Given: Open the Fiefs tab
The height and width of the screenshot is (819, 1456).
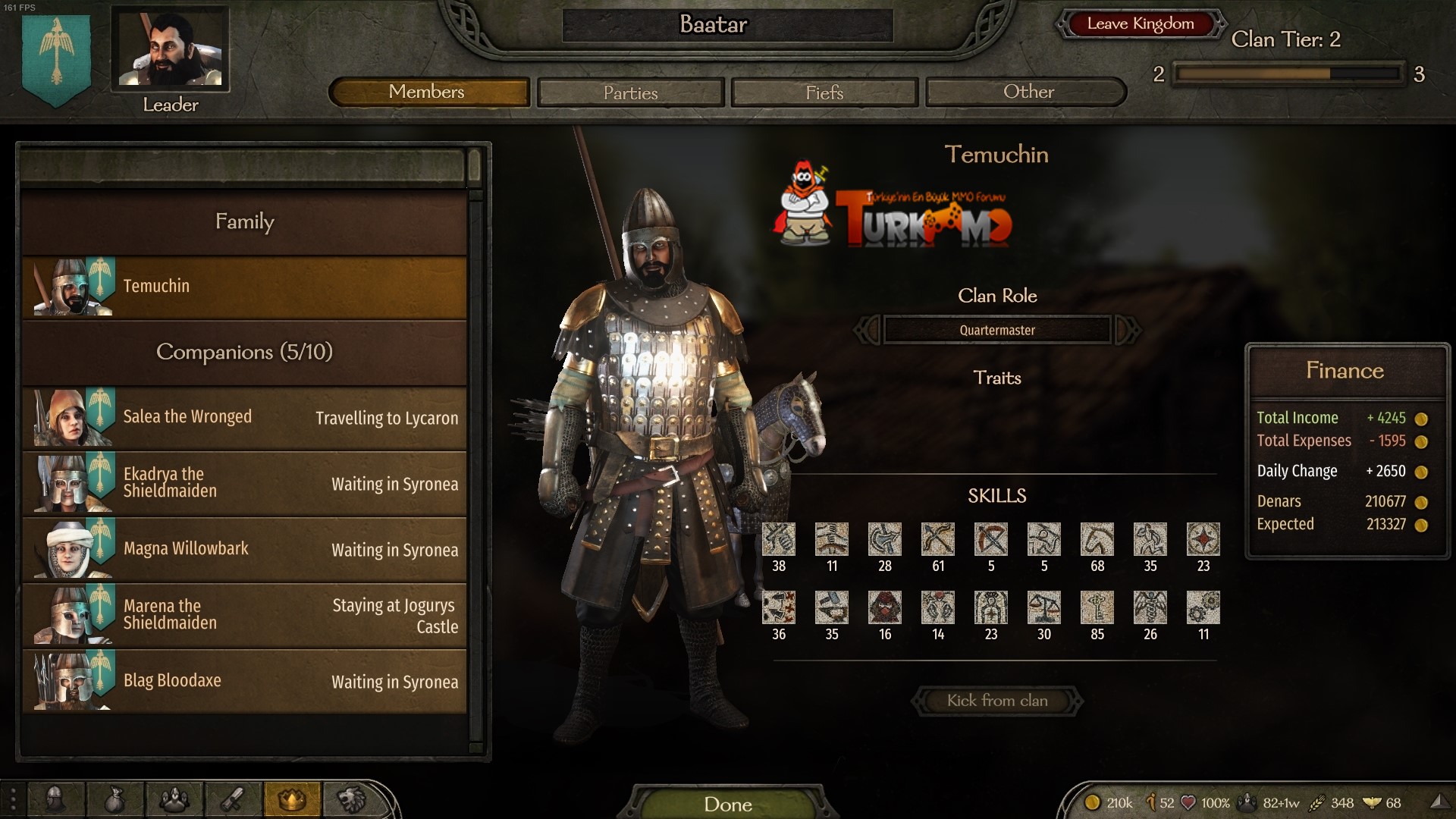Looking at the screenshot, I should (x=824, y=93).
